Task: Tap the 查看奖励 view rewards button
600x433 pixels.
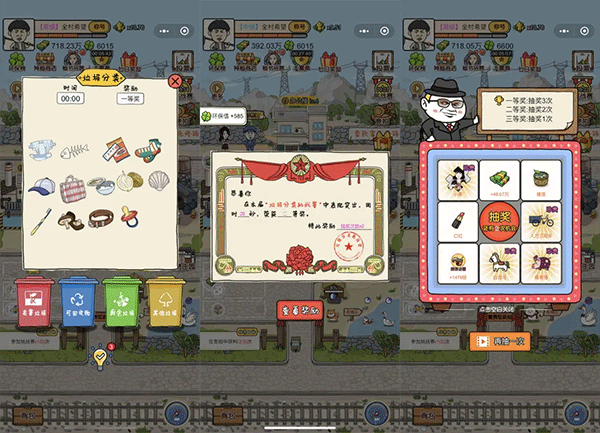Action: pos(300,309)
